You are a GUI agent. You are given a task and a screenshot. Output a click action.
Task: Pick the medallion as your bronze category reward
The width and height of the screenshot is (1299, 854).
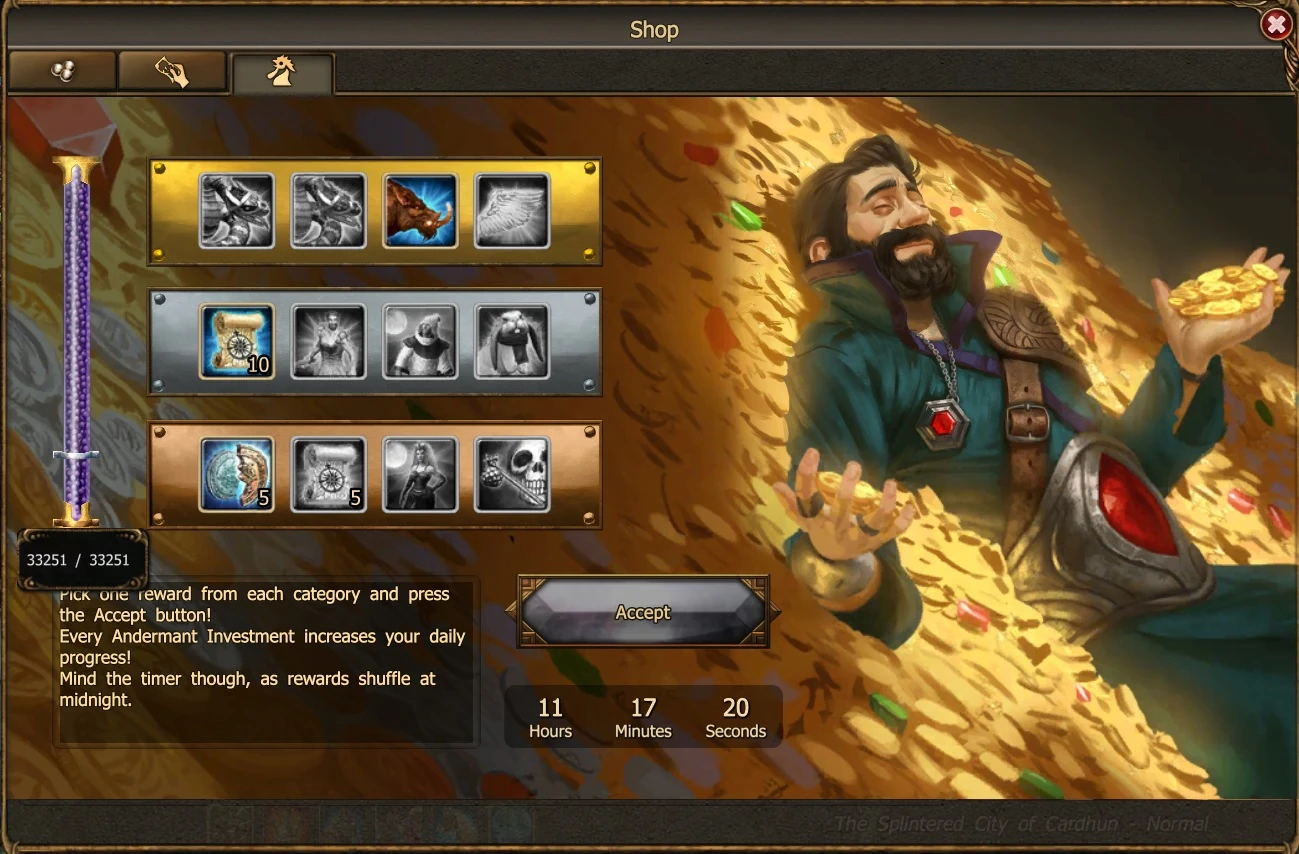[237, 475]
